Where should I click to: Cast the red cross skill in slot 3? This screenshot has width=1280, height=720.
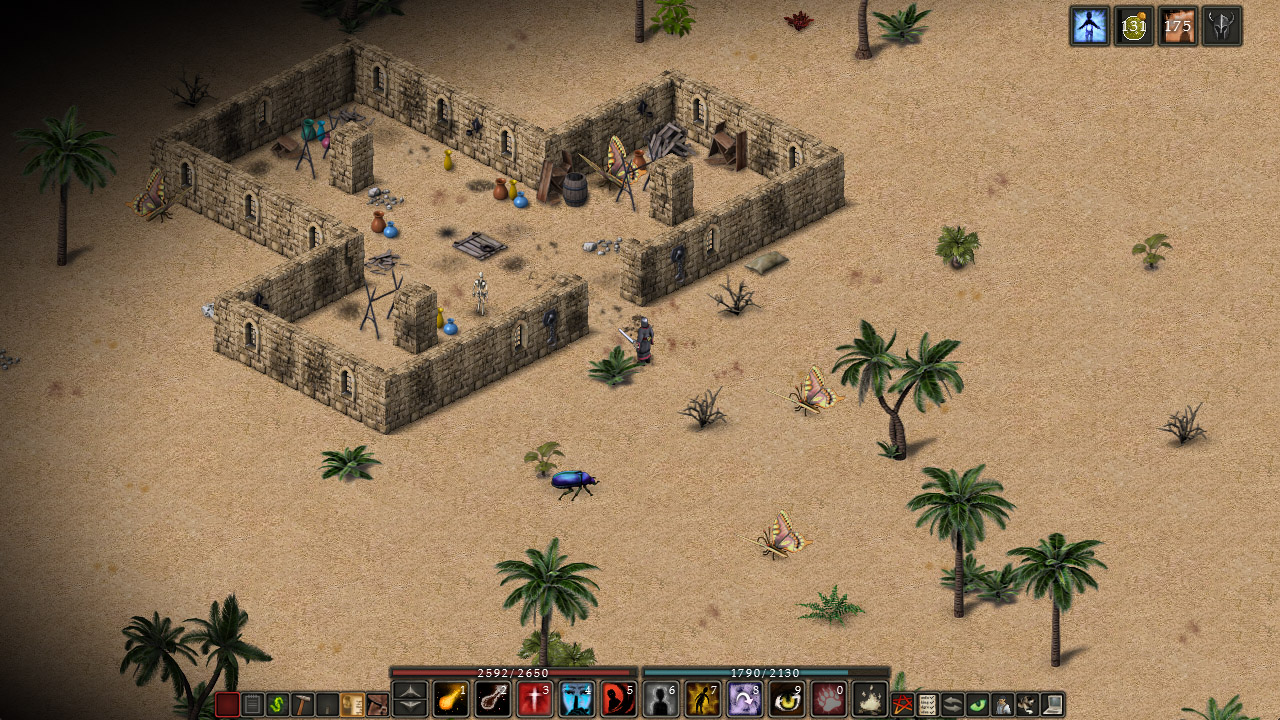click(x=535, y=699)
